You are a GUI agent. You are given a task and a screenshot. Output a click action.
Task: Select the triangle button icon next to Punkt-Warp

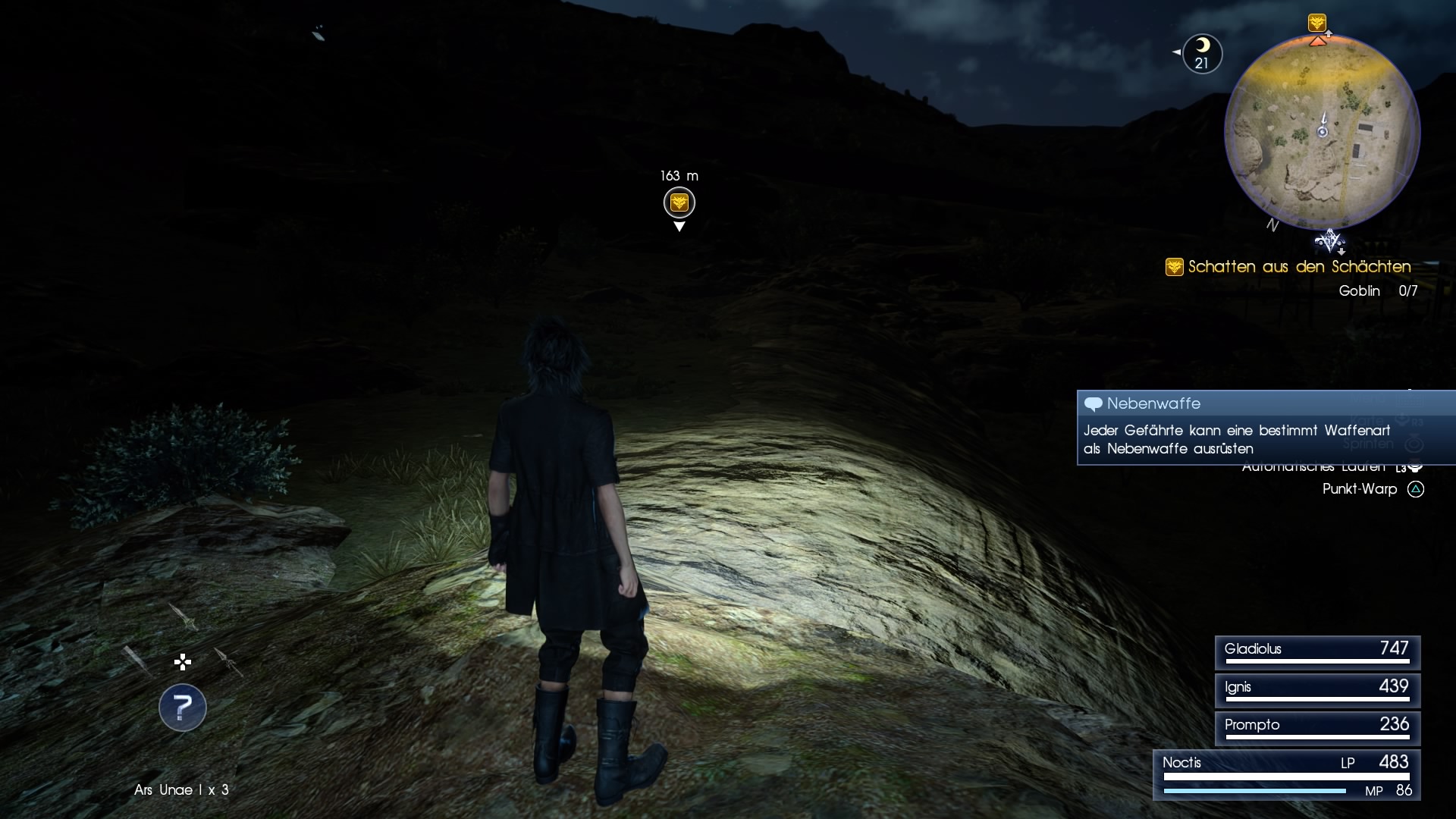pyautogui.click(x=1417, y=490)
